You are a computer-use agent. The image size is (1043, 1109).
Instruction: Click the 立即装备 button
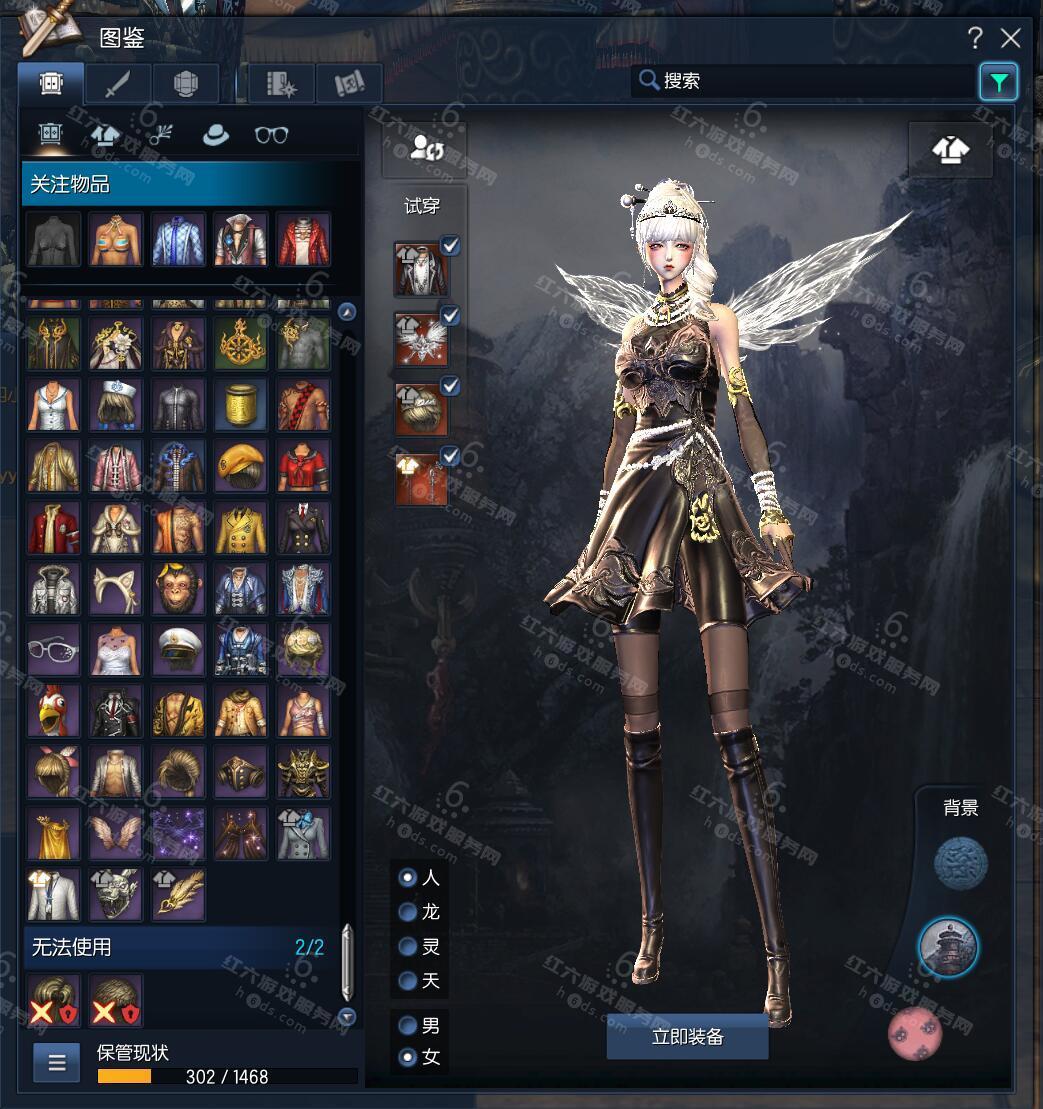pos(687,1037)
